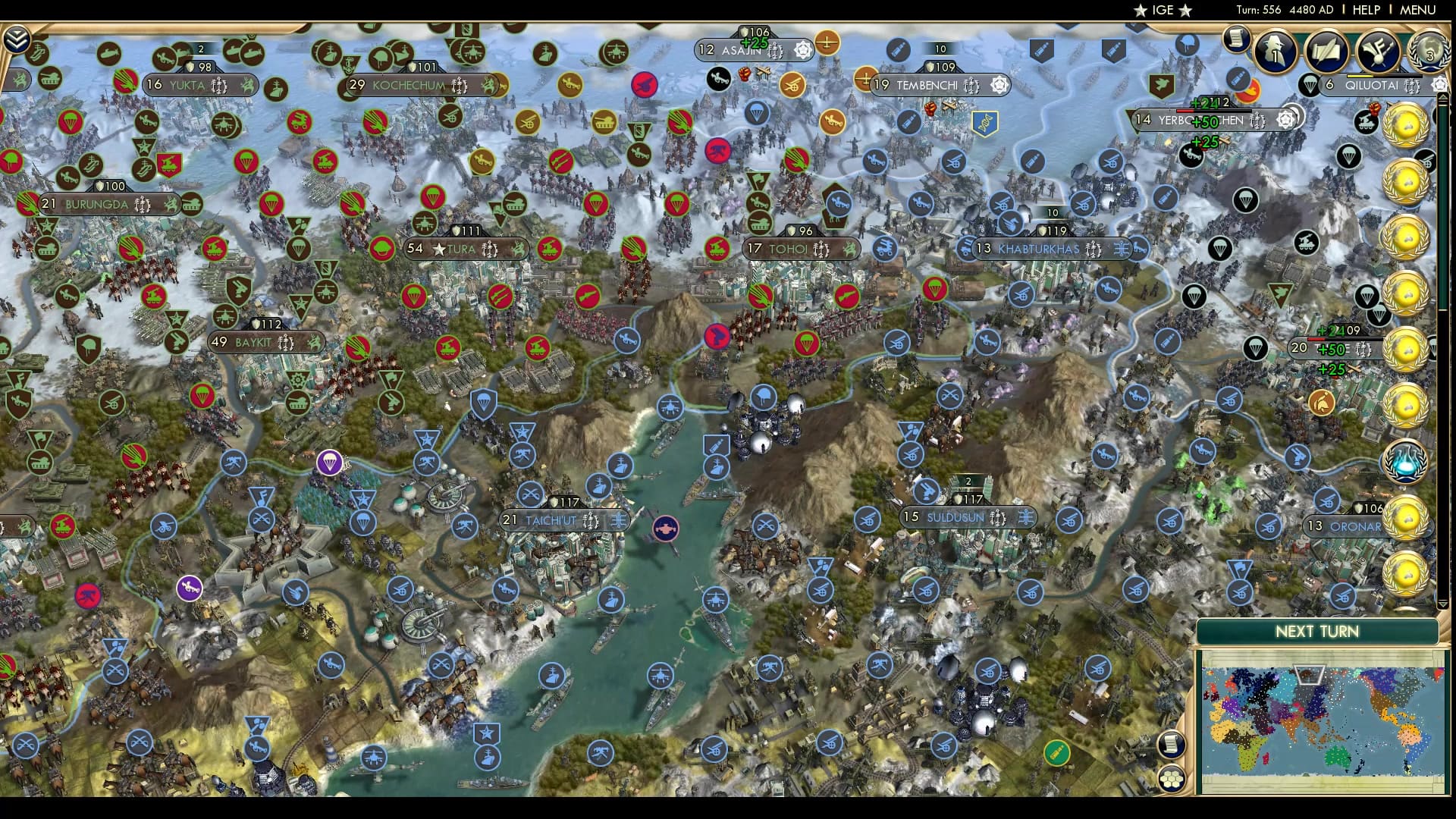Select the Tura city banner
Screen dimensions: 1456x819
pos(463,248)
